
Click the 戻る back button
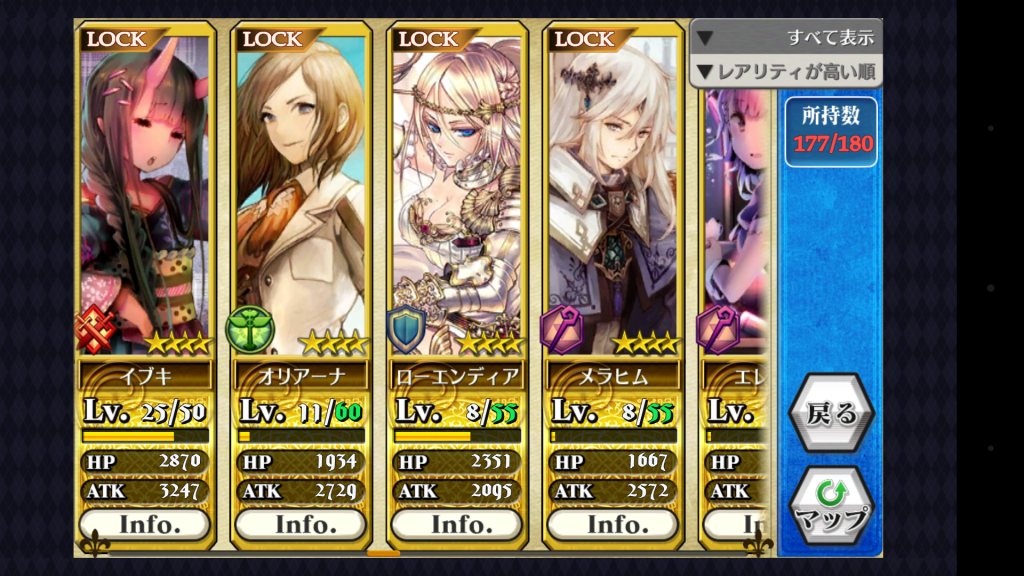point(831,414)
